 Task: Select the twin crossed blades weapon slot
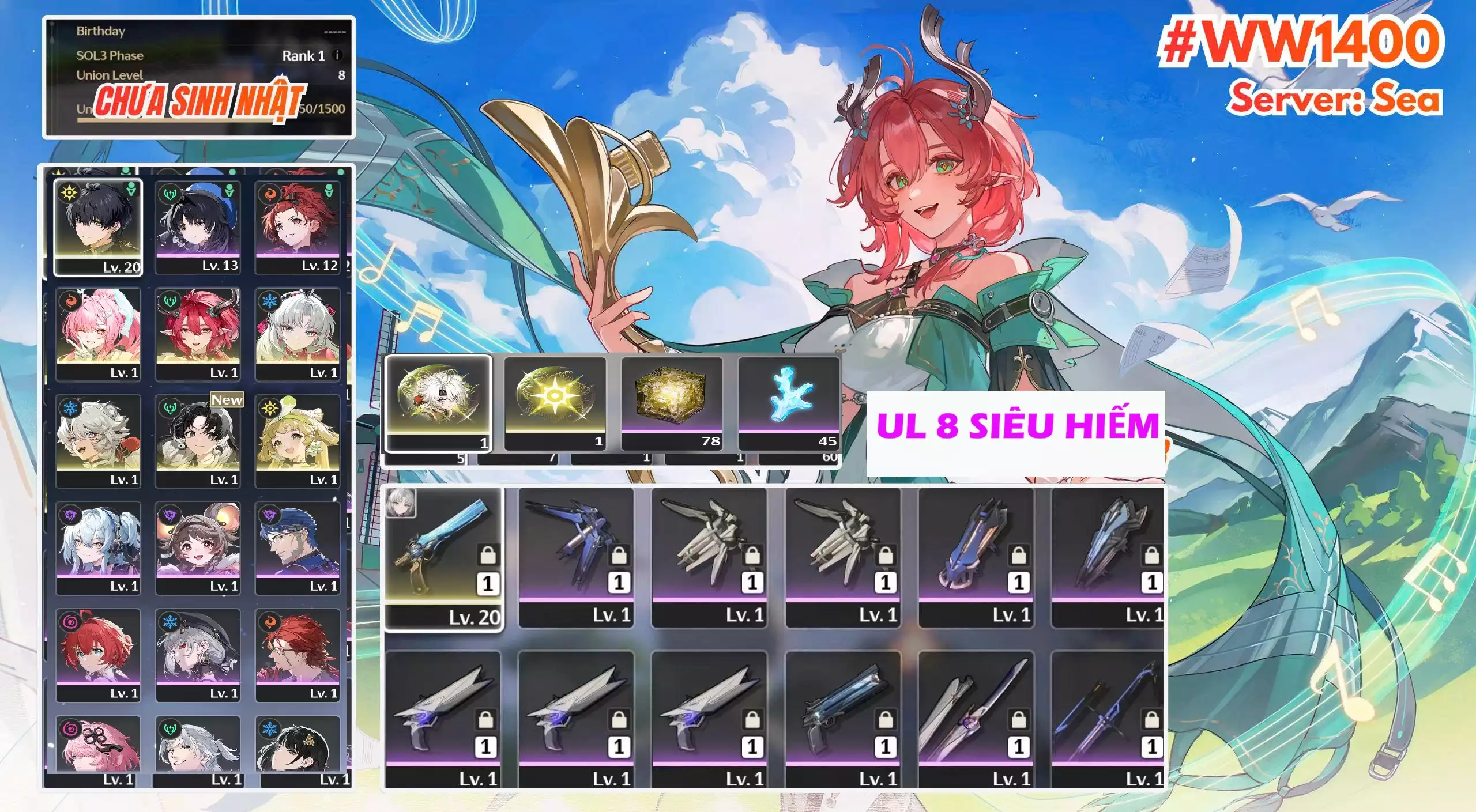(976, 719)
